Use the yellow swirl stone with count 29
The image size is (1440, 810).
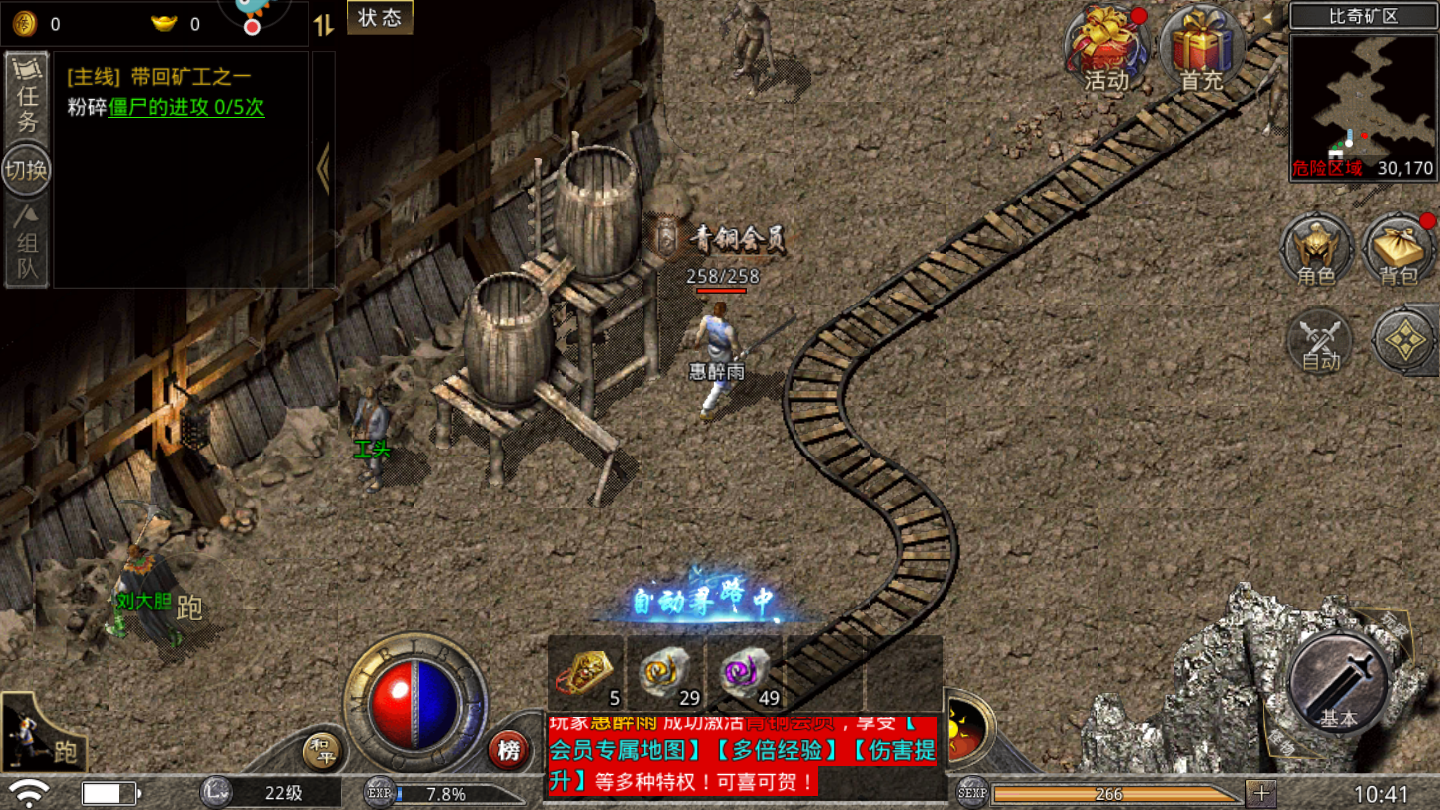666,673
